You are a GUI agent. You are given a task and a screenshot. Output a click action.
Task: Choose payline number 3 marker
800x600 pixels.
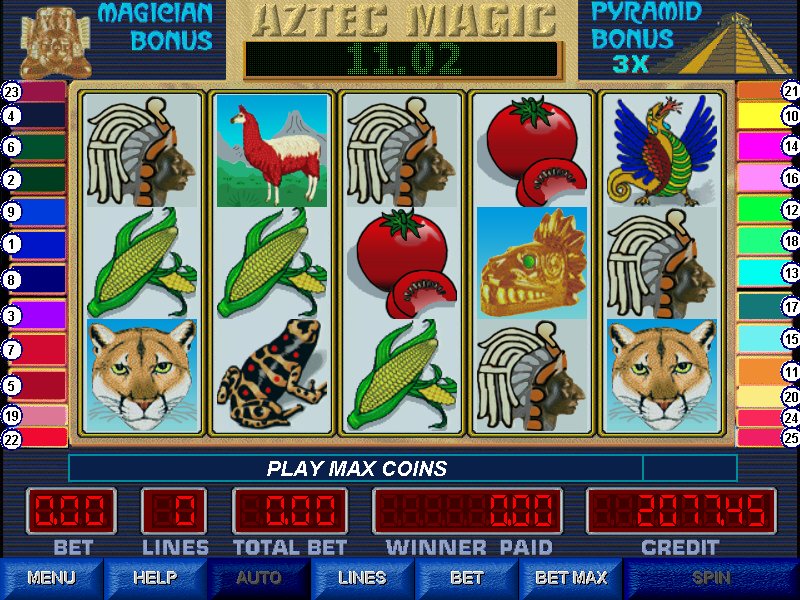[x=12, y=316]
